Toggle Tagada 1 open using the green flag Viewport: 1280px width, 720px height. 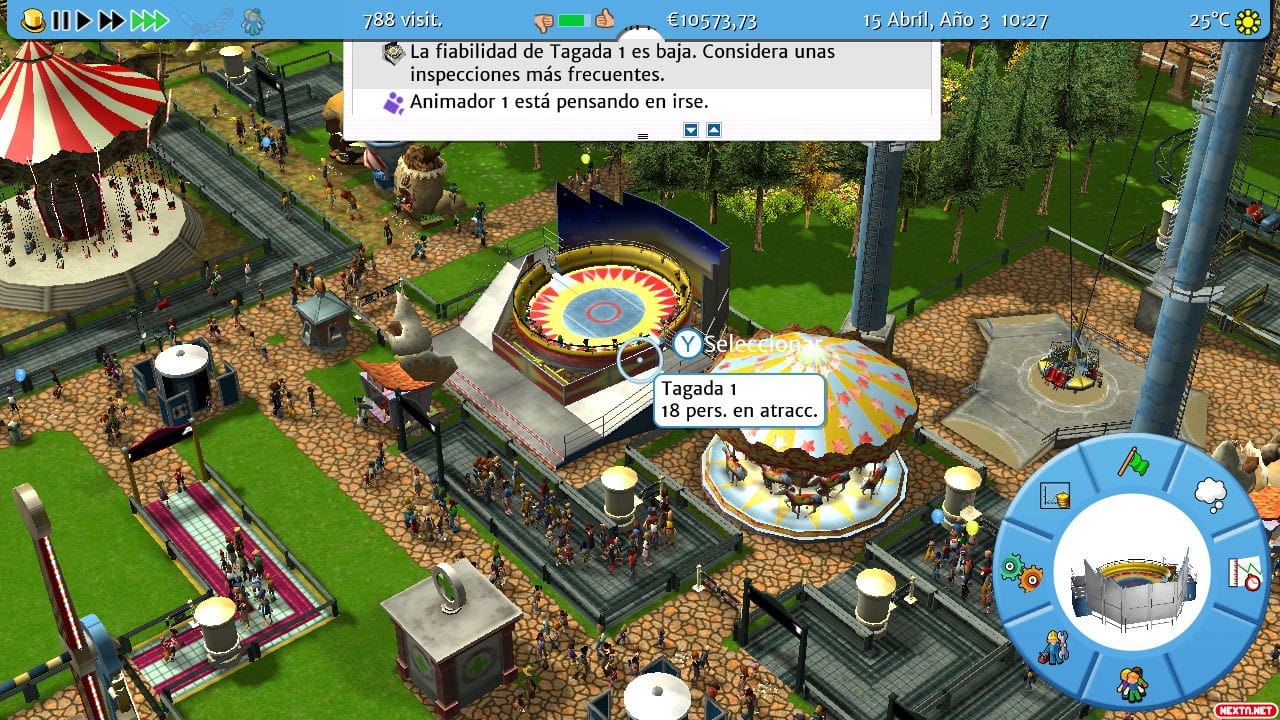tap(1134, 463)
